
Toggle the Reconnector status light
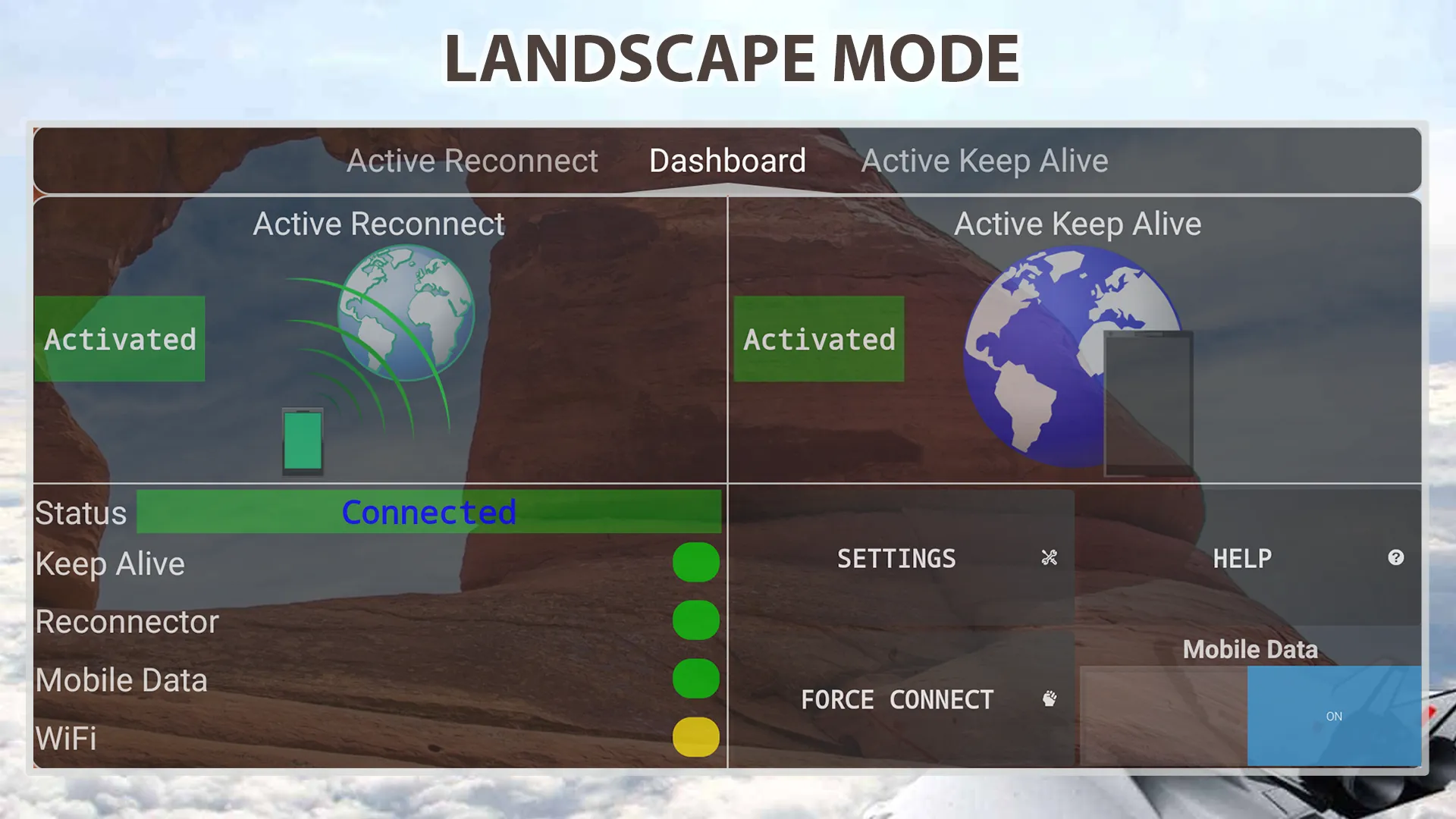695,620
